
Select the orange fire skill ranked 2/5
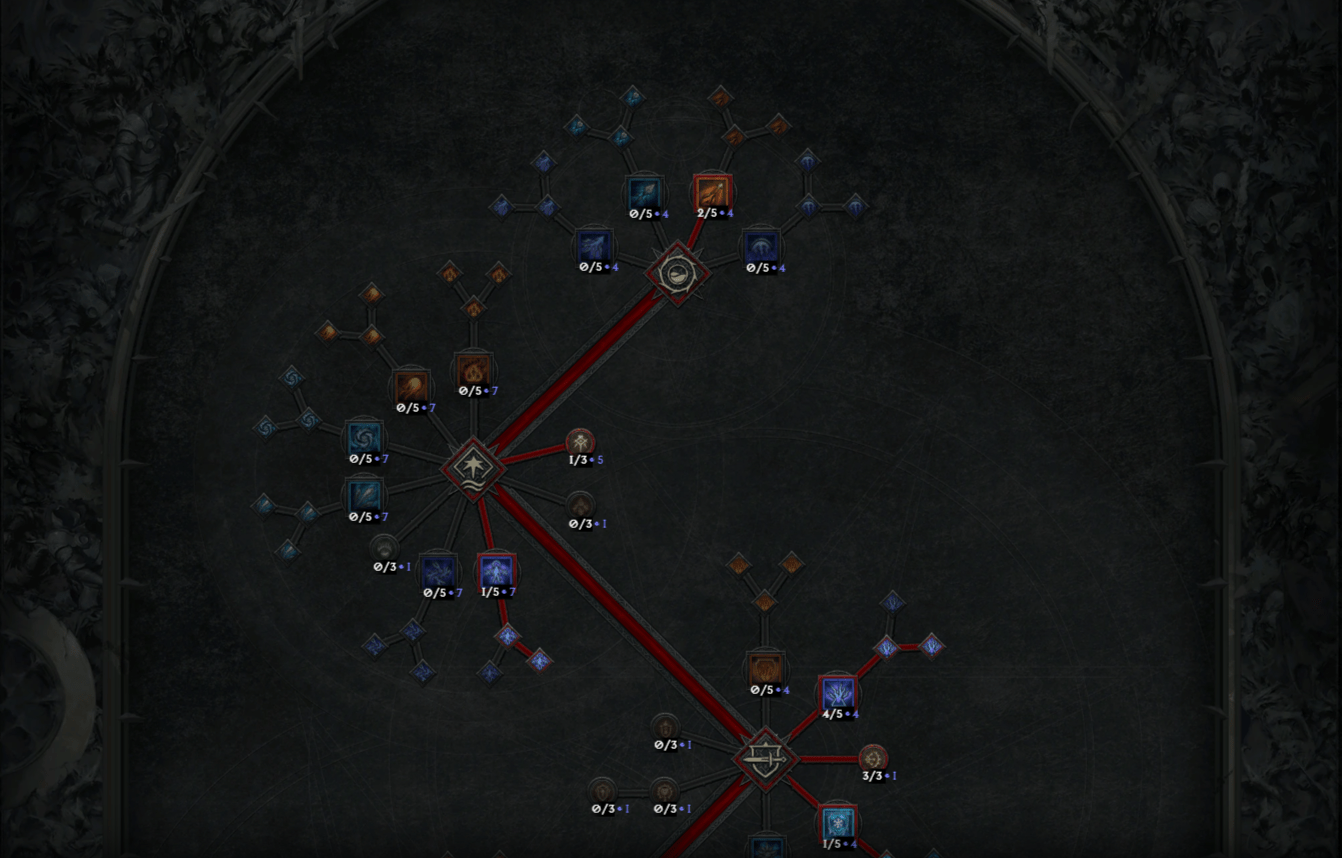(712, 192)
